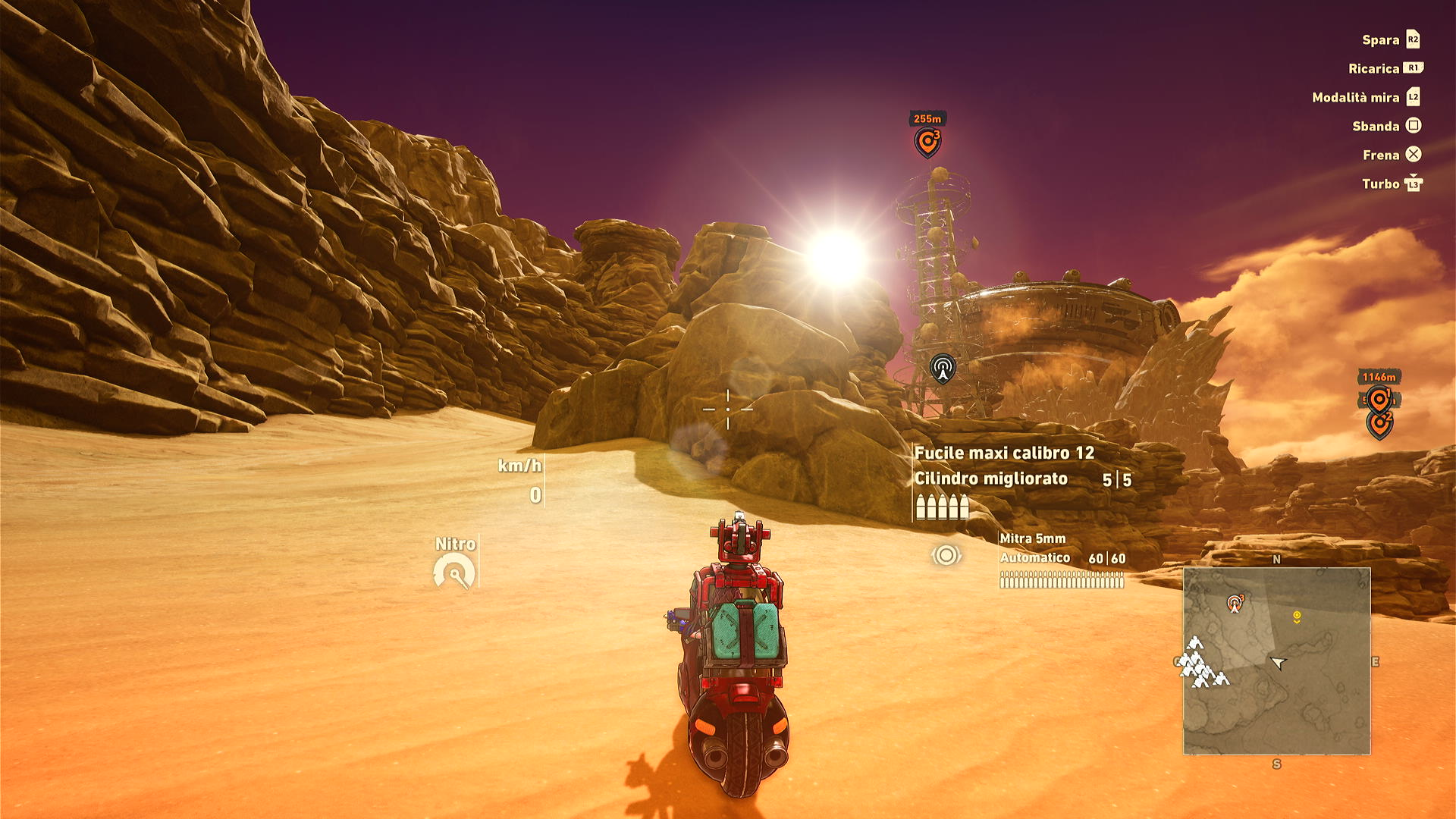Switch to the Mitra 5mm weapon
Image resolution: width=1456 pixels, height=819 pixels.
pyautogui.click(x=1033, y=538)
